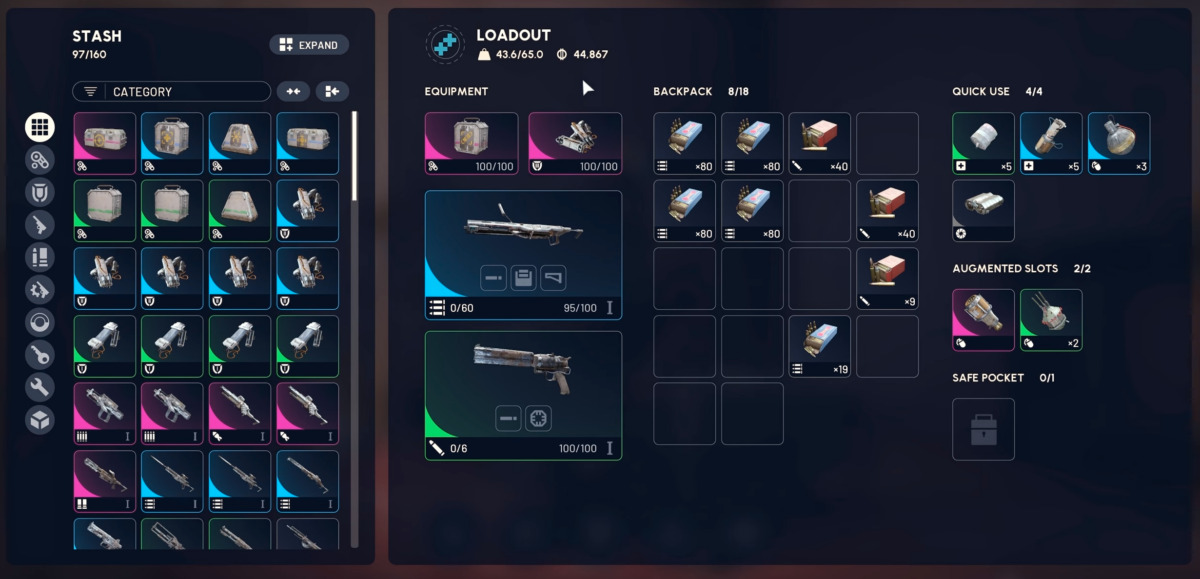The image size is (1200, 579).
Task: Show all stash items with the grid filter
Action: pyautogui.click(x=40, y=127)
